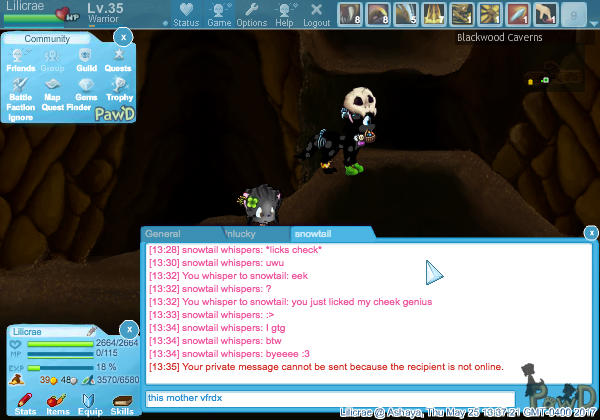Image resolution: width=600 pixels, height=420 pixels.
Task: Open the Options menu
Action: [251, 14]
